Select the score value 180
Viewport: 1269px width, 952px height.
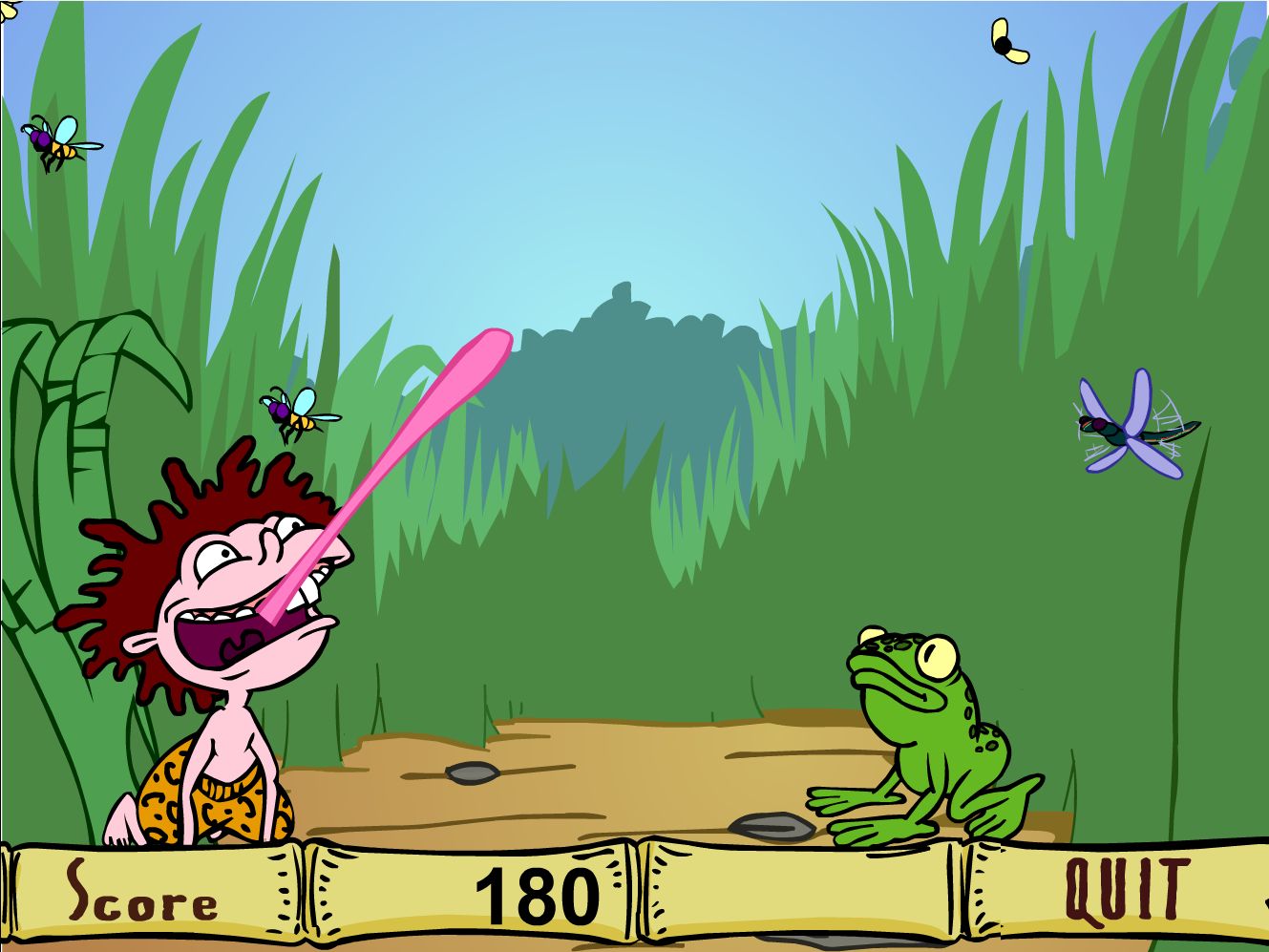pos(538,895)
